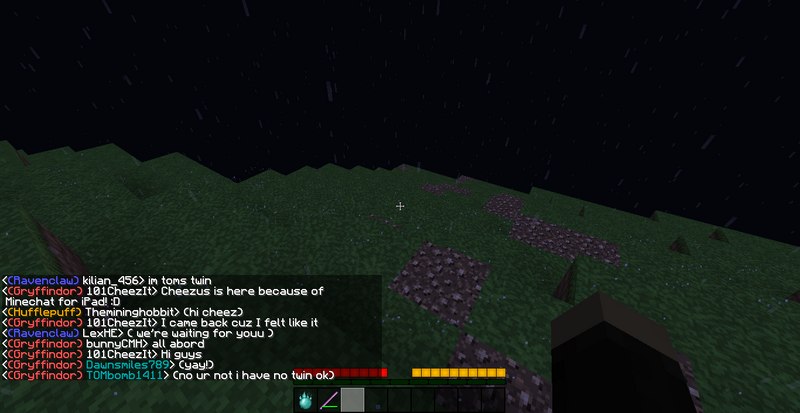Screen dimensions: 800x413
Task: Select the purple wand hotbar slot
Action: click(329, 401)
